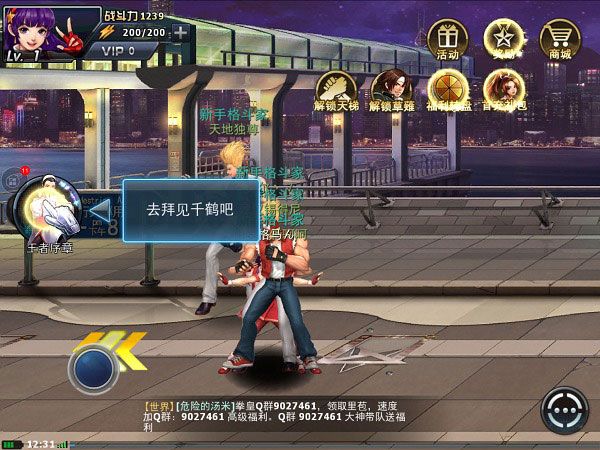
Task: Click the plus button beside the energy counter
Action: [180, 32]
